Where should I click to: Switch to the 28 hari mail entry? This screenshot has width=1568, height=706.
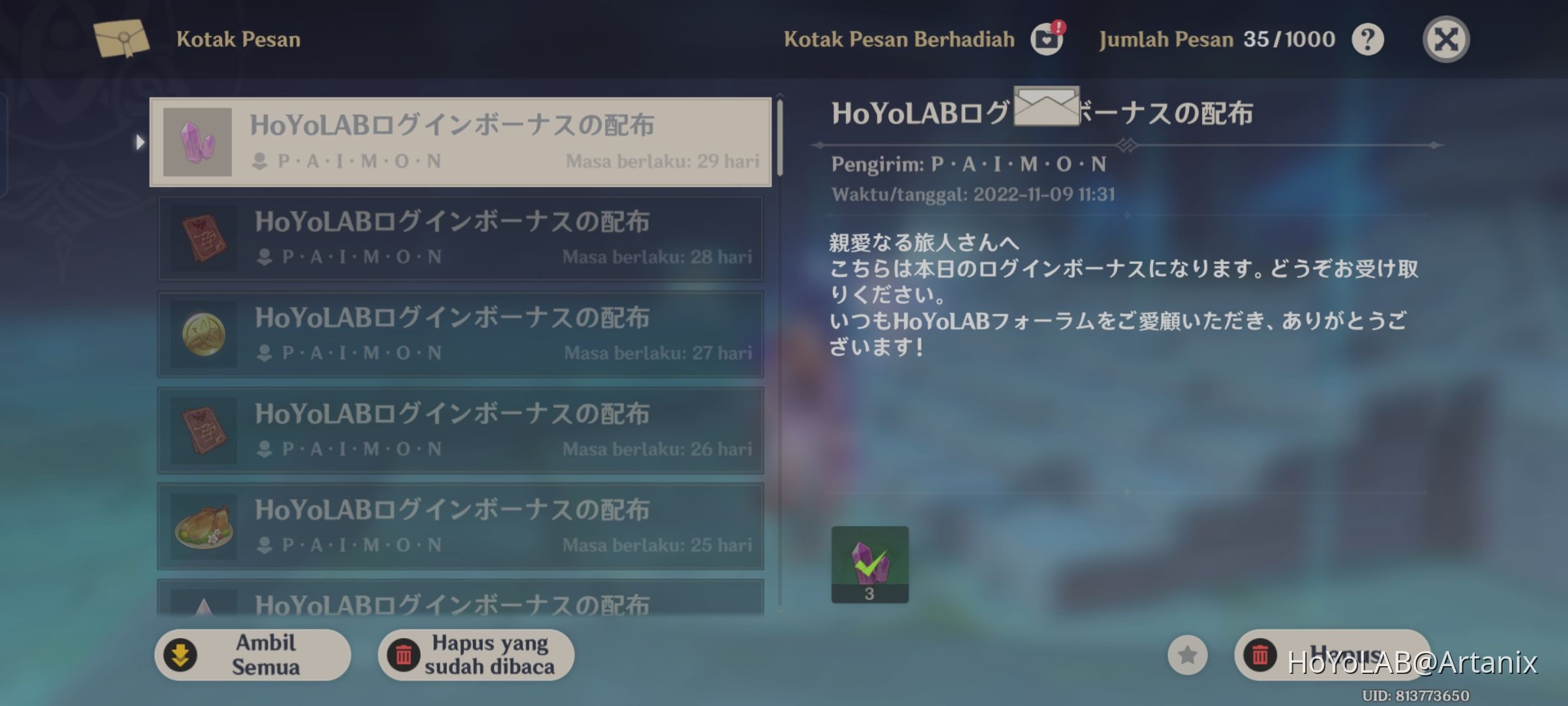click(x=457, y=239)
